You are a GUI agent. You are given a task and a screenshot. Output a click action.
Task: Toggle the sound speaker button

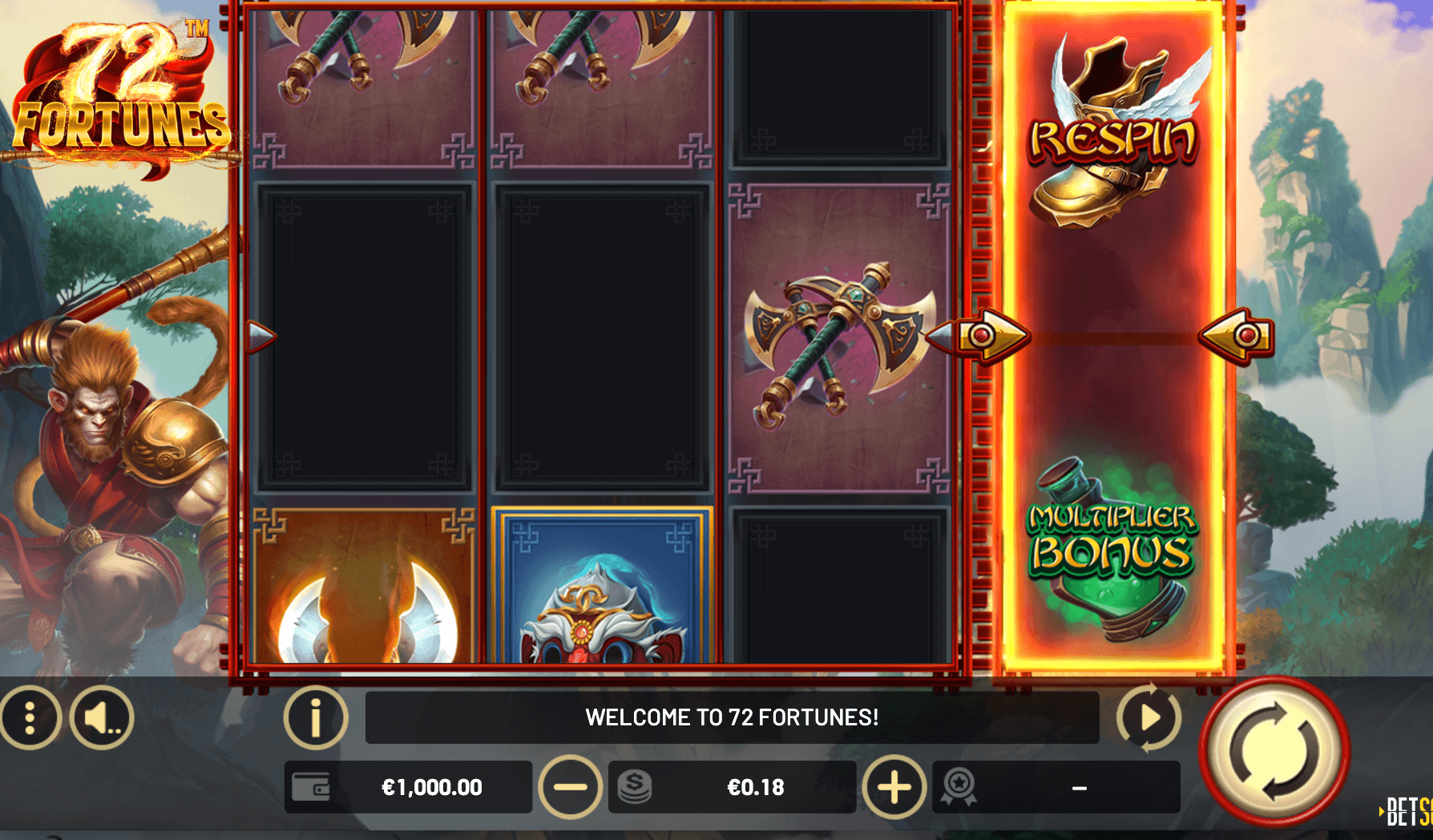point(102,717)
